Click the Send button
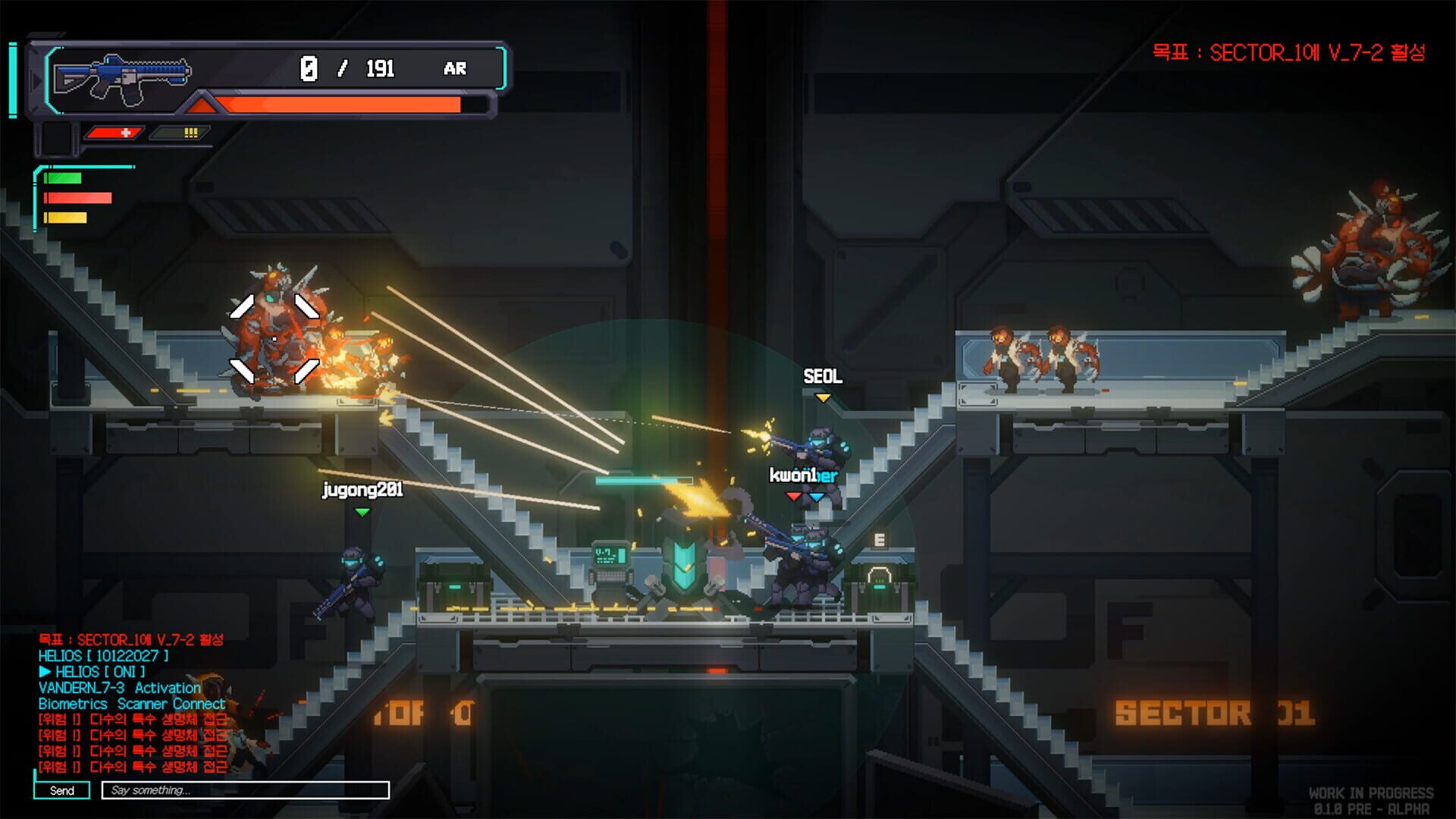This screenshot has width=1456, height=819. click(62, 791)
